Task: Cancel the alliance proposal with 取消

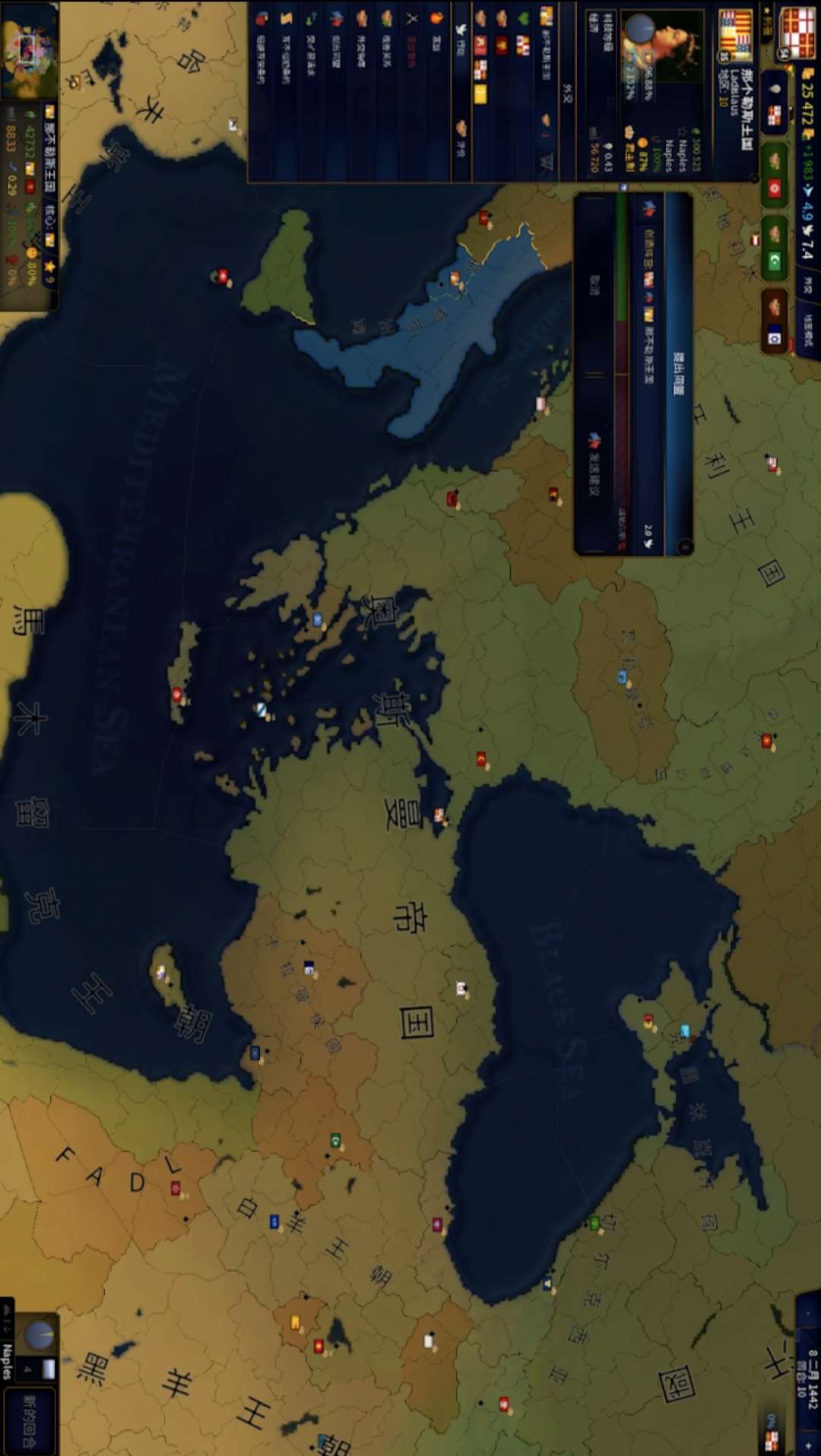Action: pos(594,285)
